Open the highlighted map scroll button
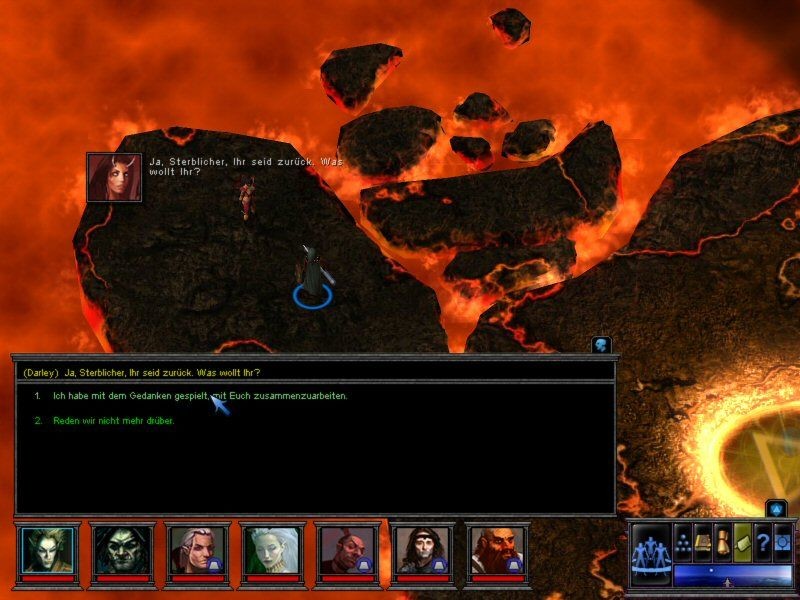 (x=742, y=540)
